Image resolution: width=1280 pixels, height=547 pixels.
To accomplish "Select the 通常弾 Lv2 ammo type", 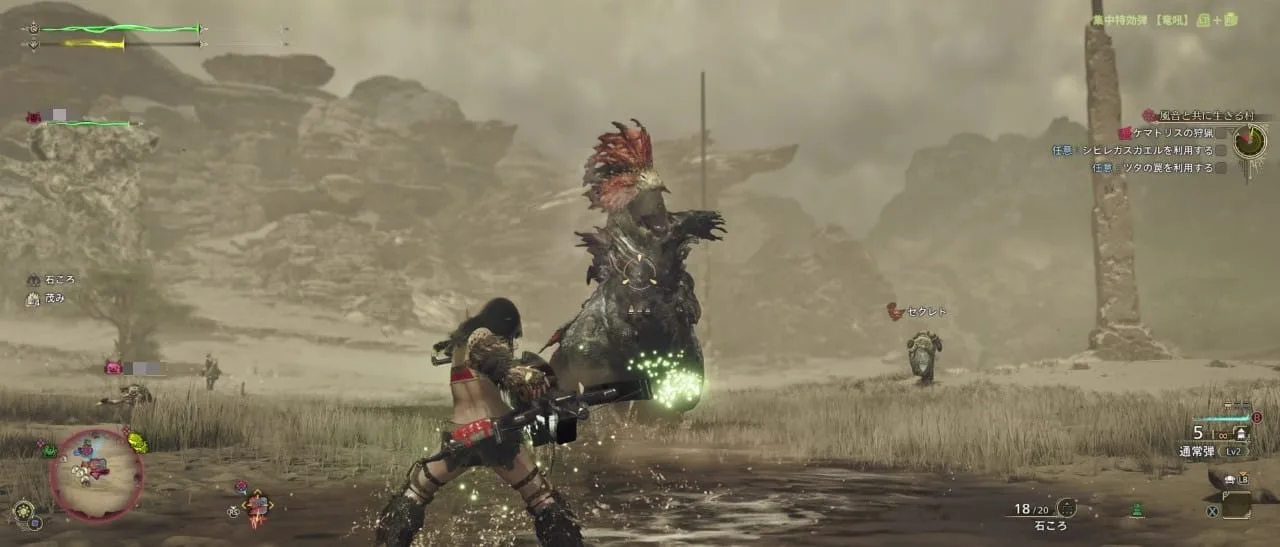I will pos(1213,452).
